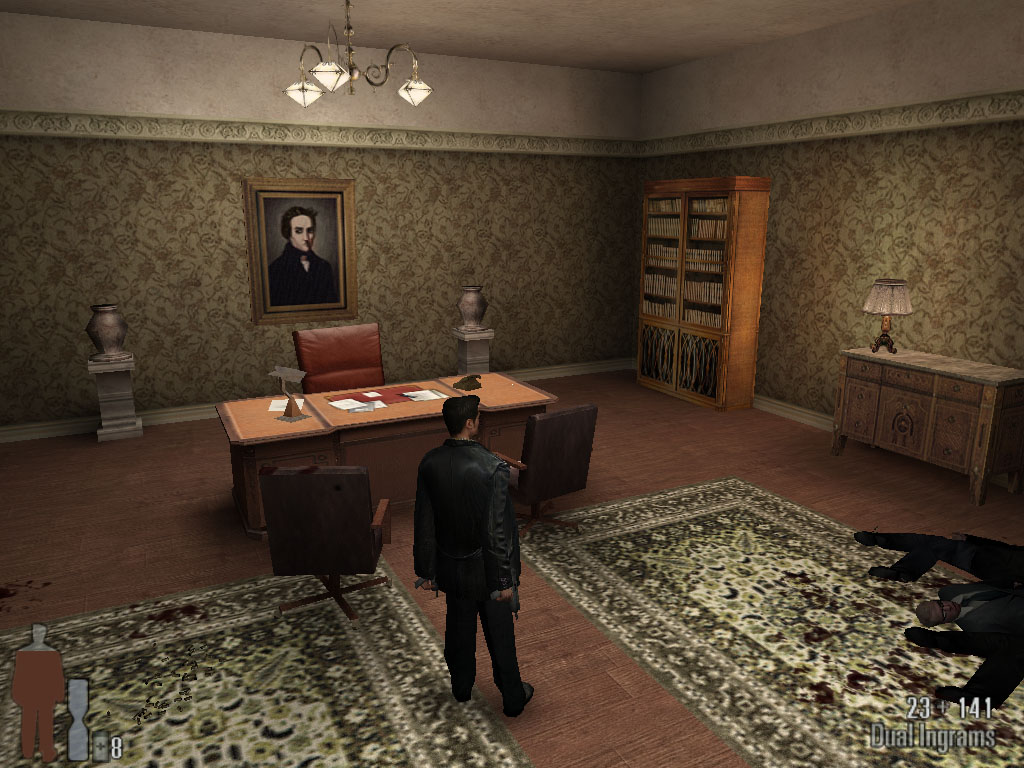This screenshot has height=768, width=1024.
Task: Select the painkiller bottle icon
Action: coord(101,746)
